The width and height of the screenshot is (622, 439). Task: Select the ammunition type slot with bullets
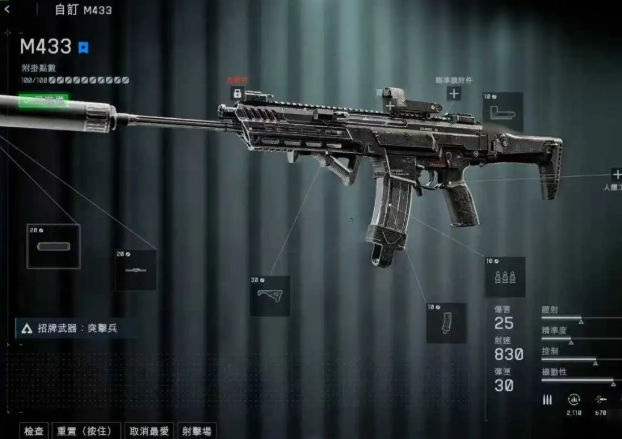pos(504,278)
